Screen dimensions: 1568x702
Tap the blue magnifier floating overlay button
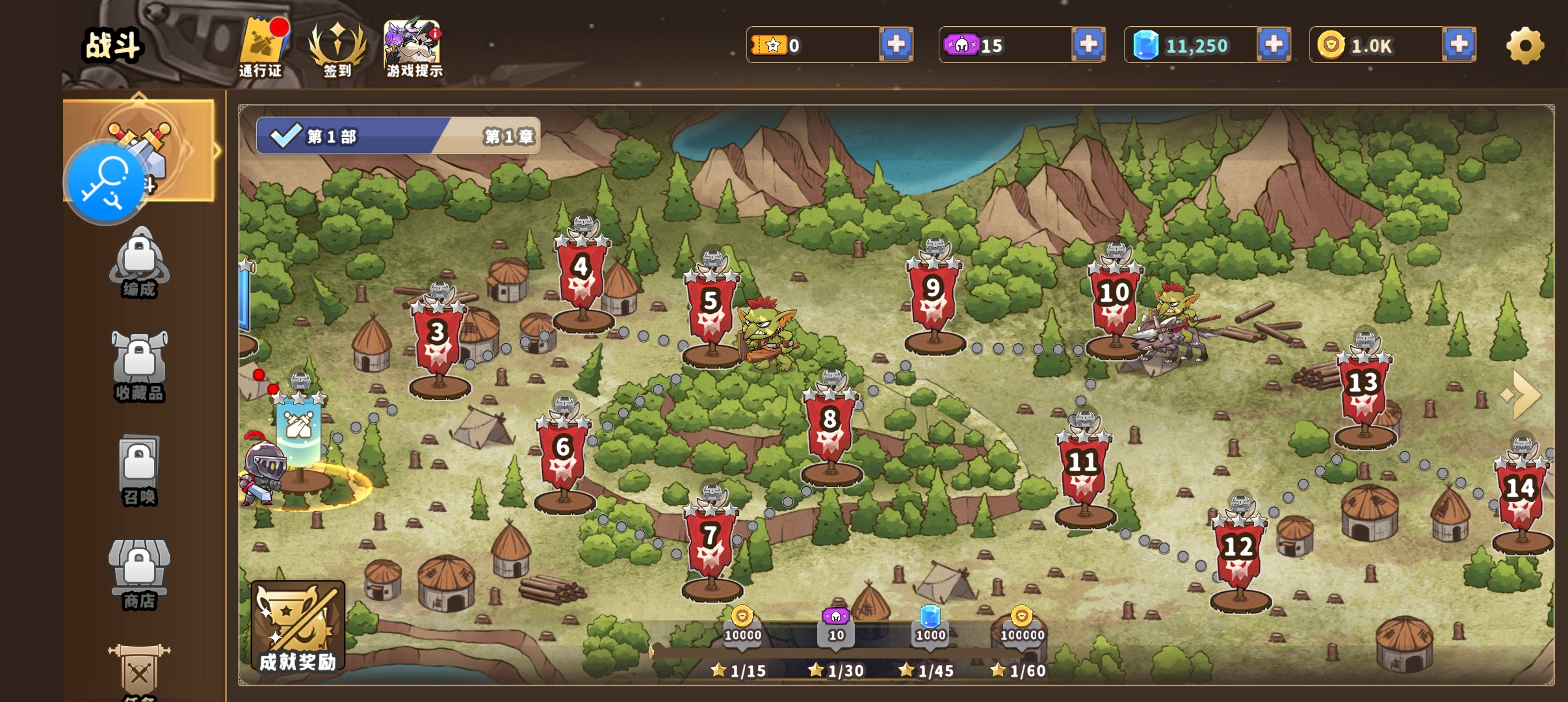pos(104,183)
